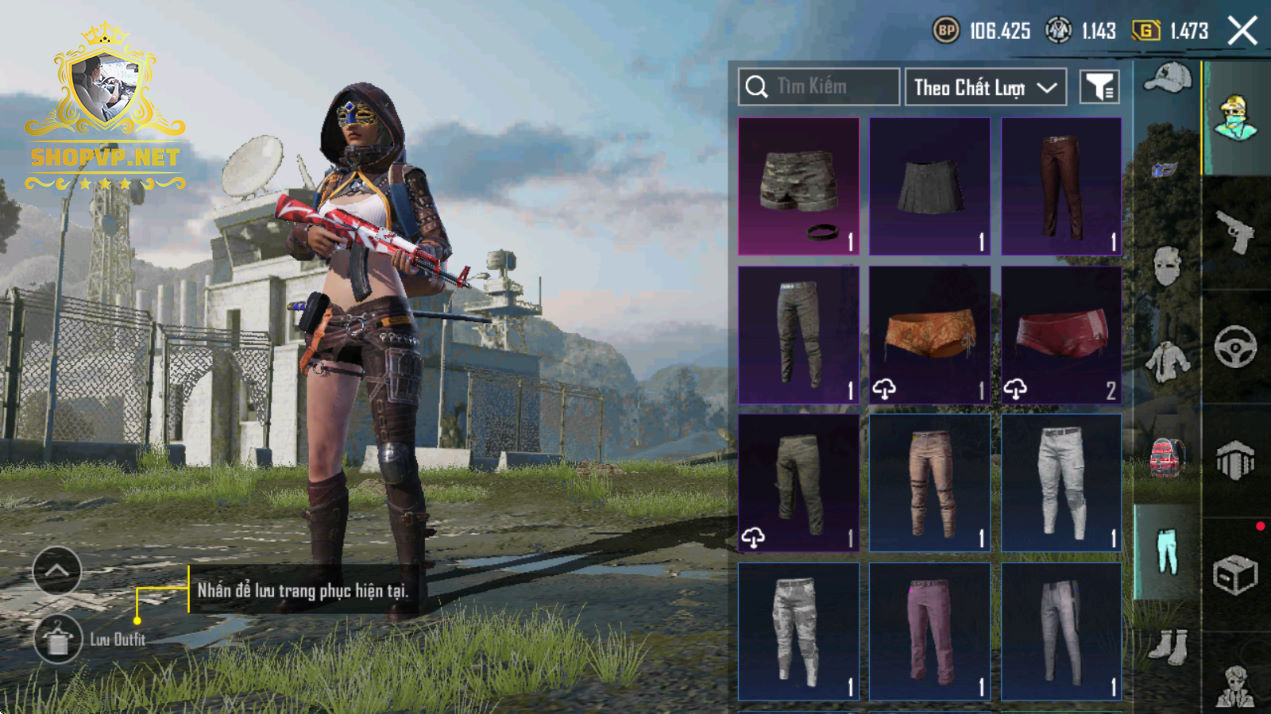1271x714 pixels.
Task: Type in the Tìm Kiếm search box
Action: 819,87
